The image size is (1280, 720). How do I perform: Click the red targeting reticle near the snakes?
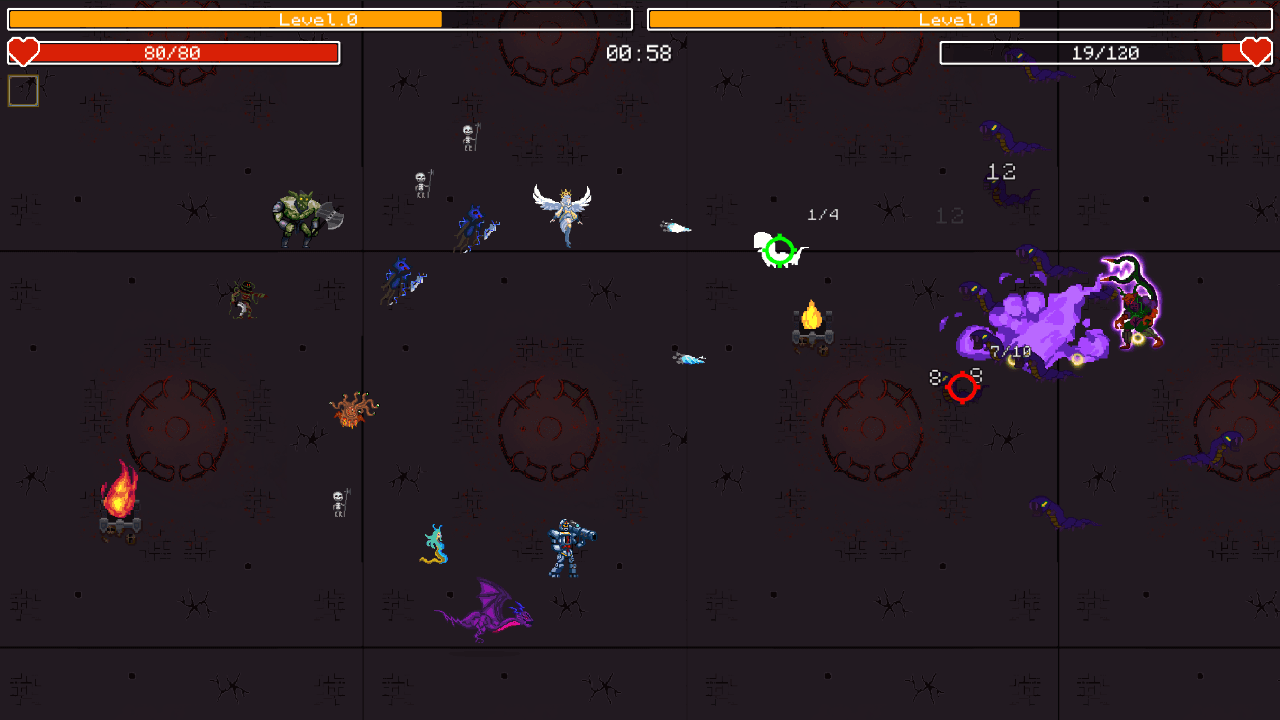[963, 385]
